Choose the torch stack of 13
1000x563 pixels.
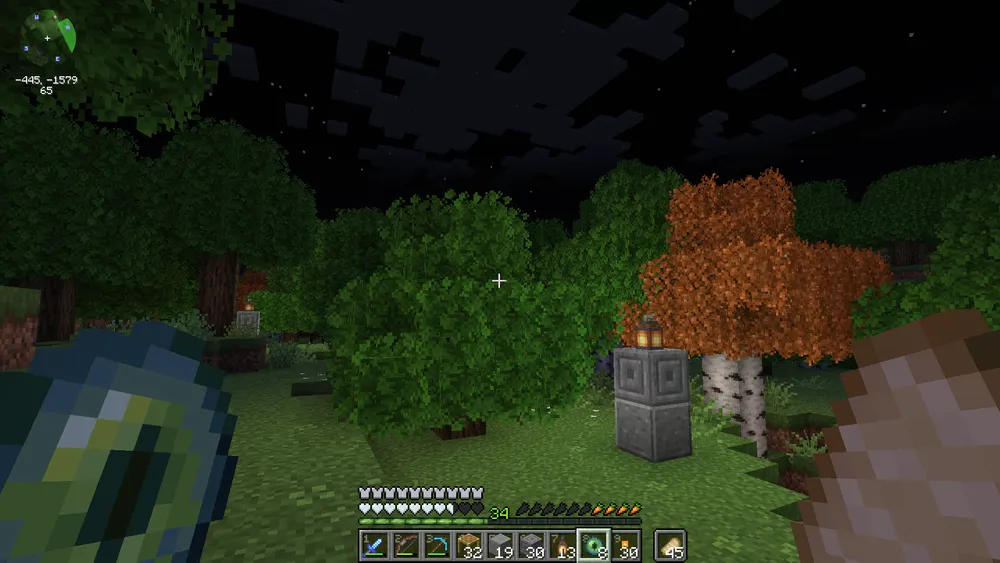561,545
